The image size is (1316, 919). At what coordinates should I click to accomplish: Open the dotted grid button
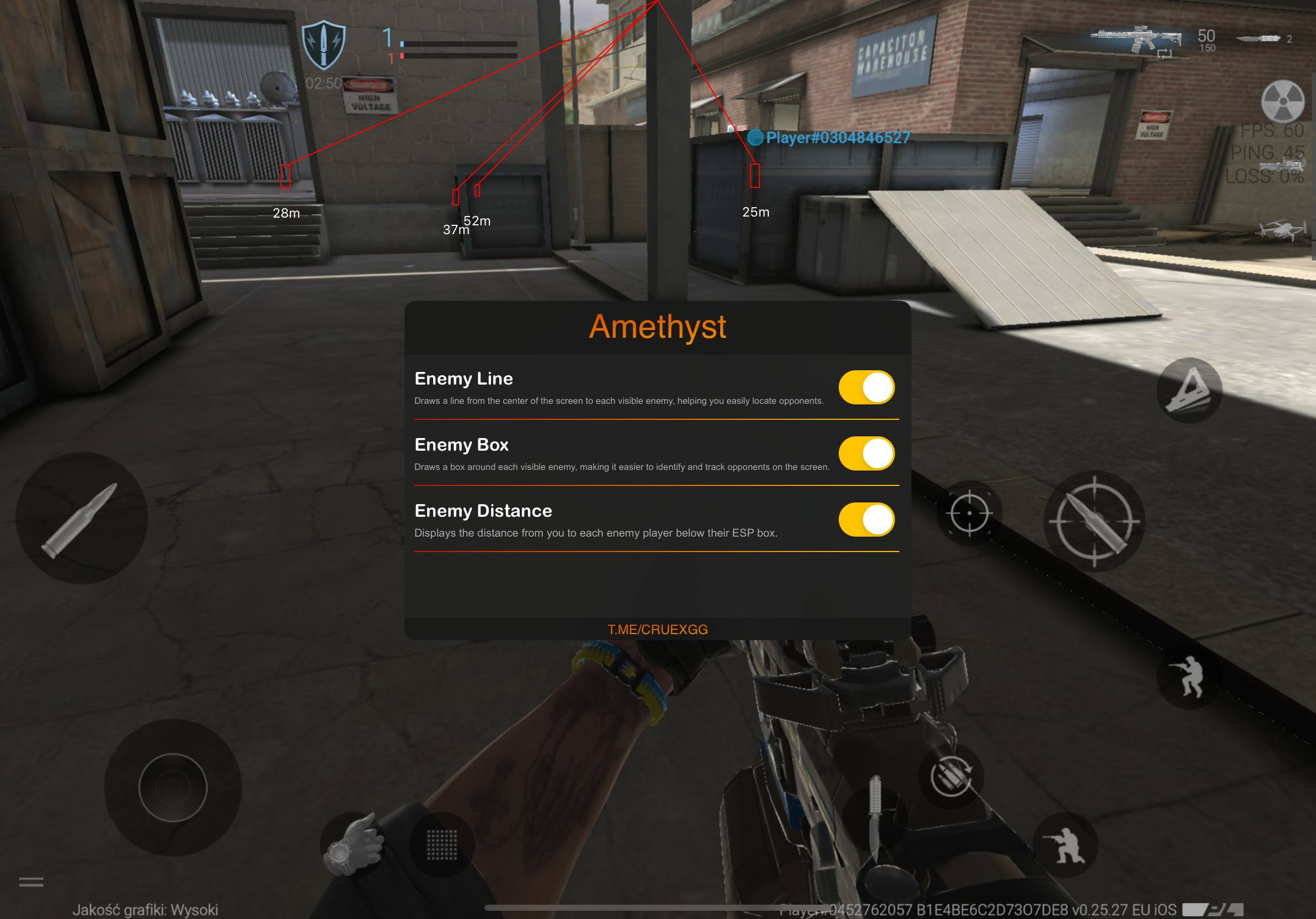click(442, 845)
